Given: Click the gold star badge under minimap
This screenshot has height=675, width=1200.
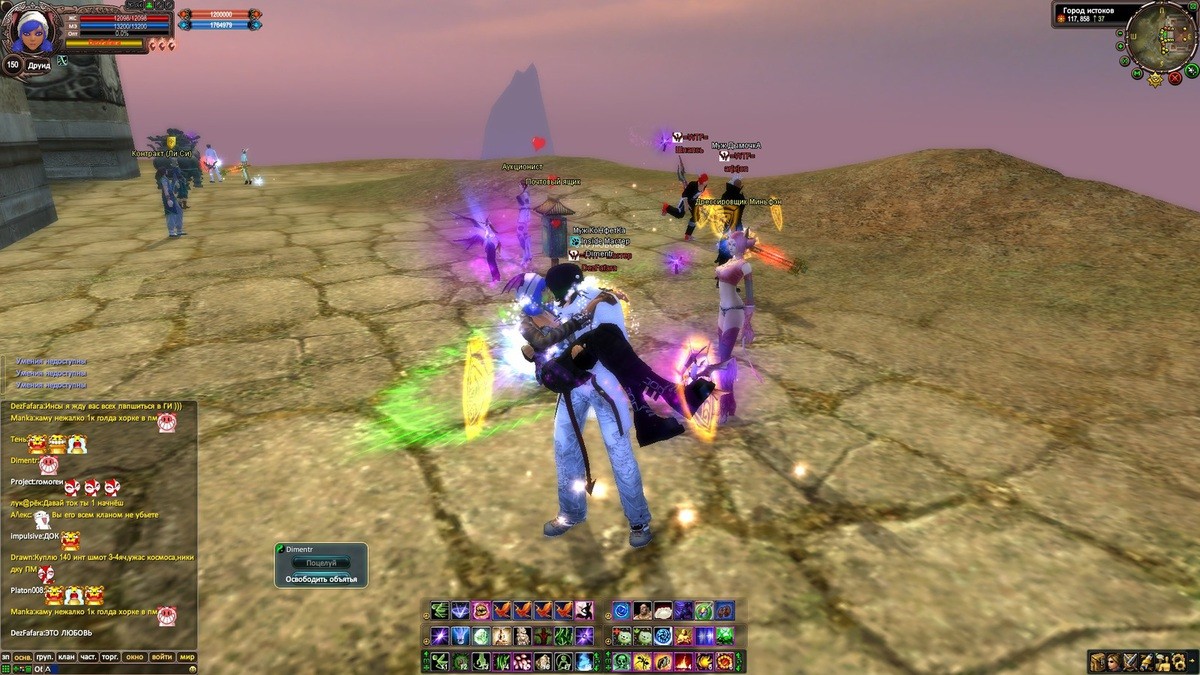Looking at the screenshot, I should pos(1156,79).
